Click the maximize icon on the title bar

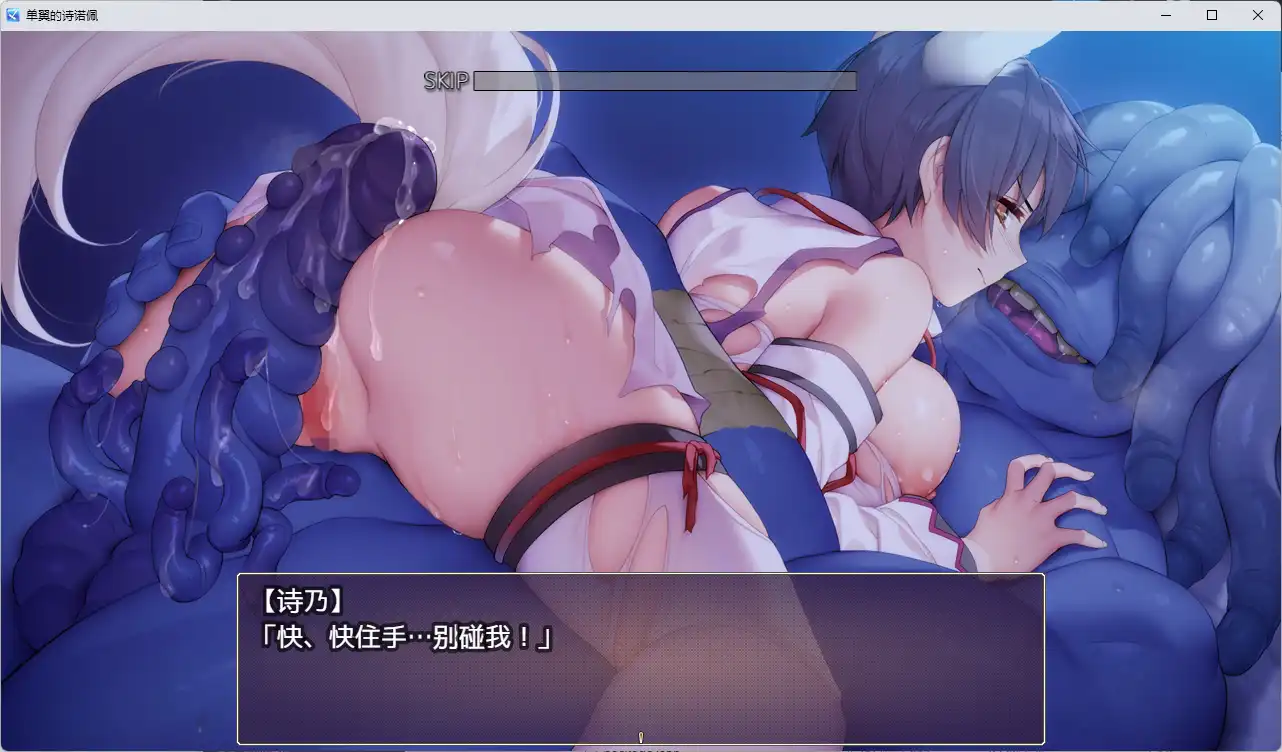1211,15
